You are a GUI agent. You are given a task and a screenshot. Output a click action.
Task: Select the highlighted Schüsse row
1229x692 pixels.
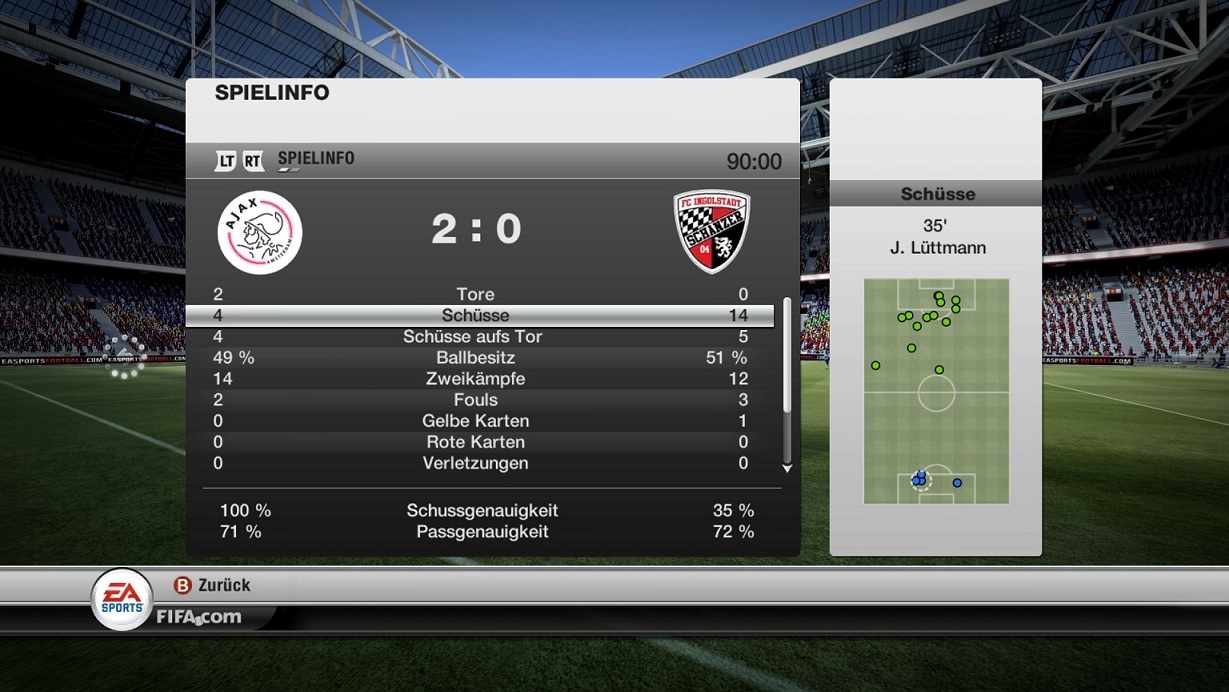tap(476, 315)
